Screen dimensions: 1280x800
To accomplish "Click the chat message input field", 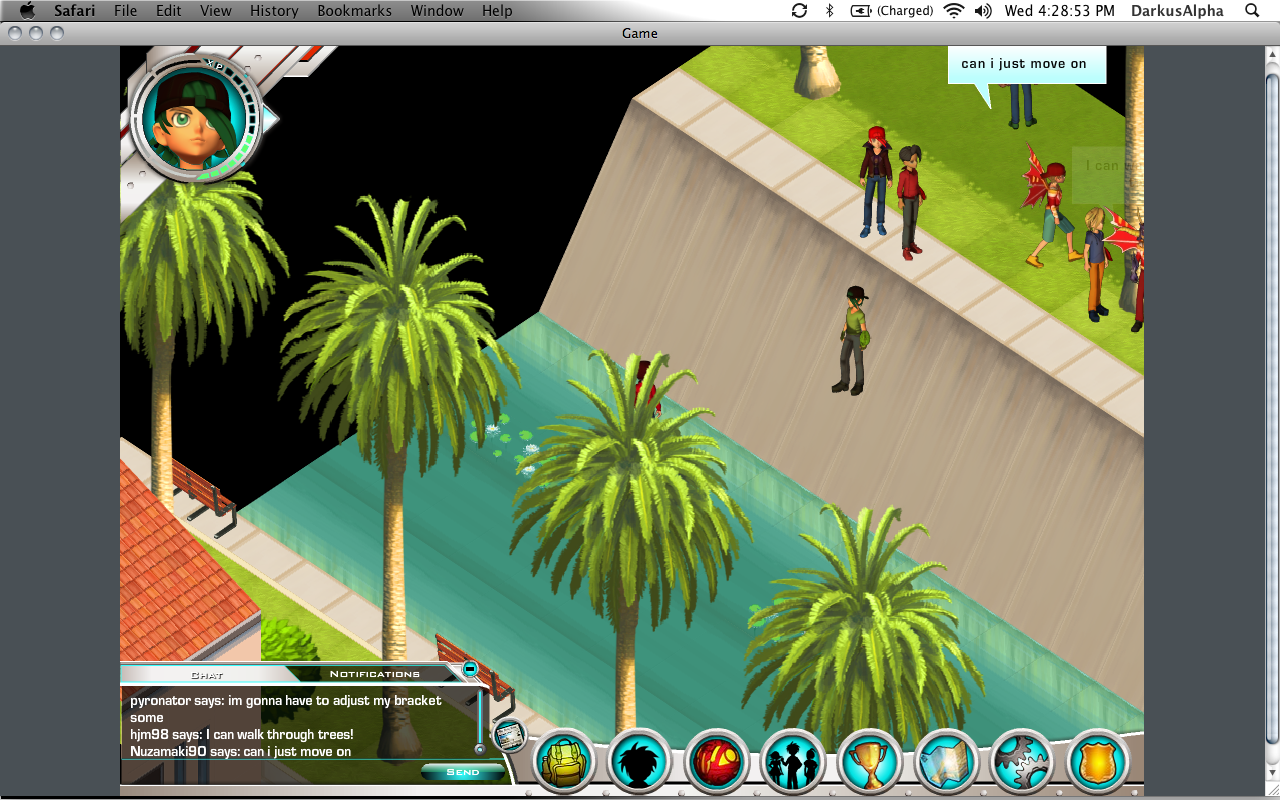I will coord(270,772).
